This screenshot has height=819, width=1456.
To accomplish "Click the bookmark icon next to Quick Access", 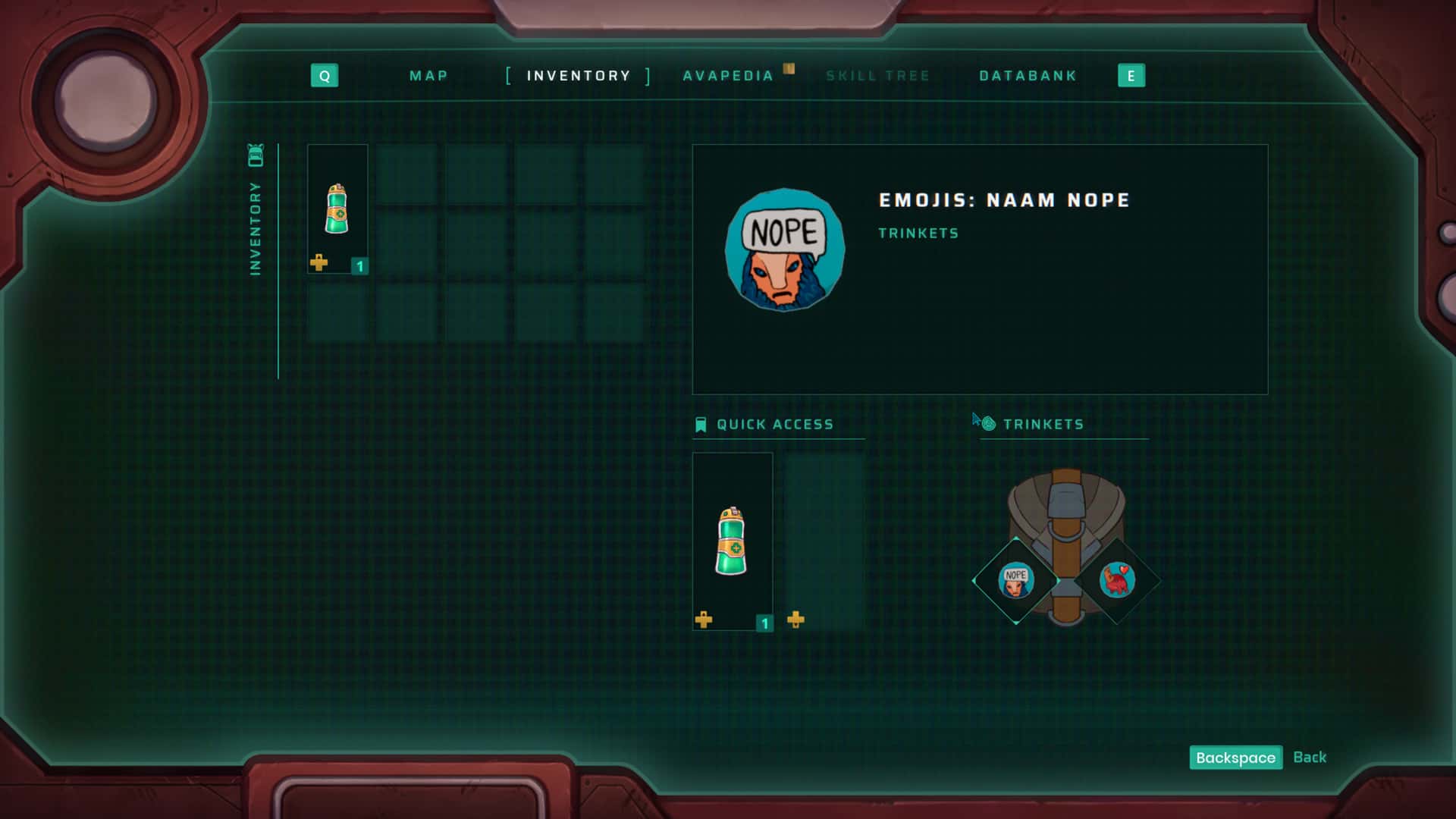I will pyautogui.click(x=701, y=425).
